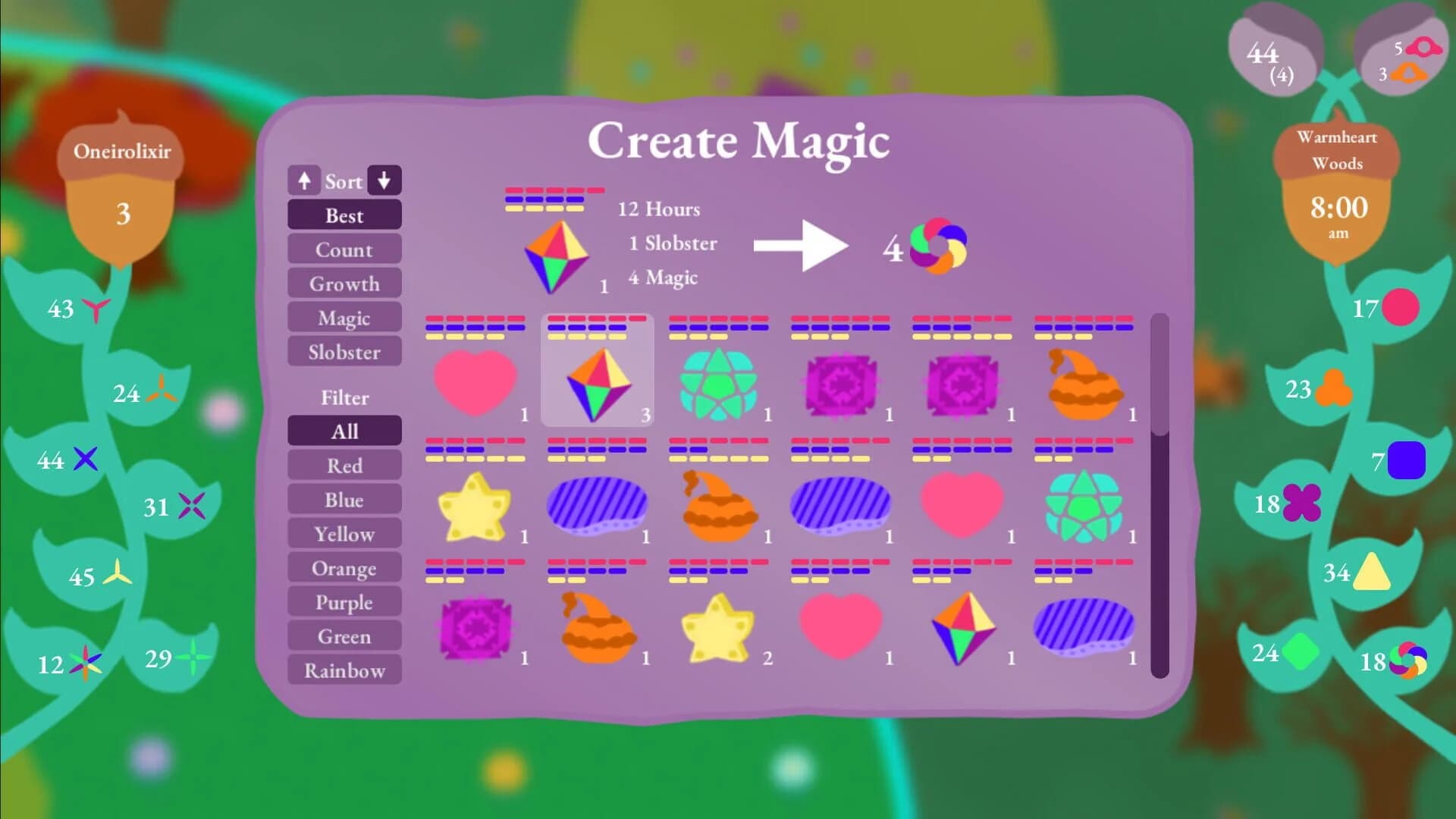Toggle the Red color filter

(x=344, y=465)
